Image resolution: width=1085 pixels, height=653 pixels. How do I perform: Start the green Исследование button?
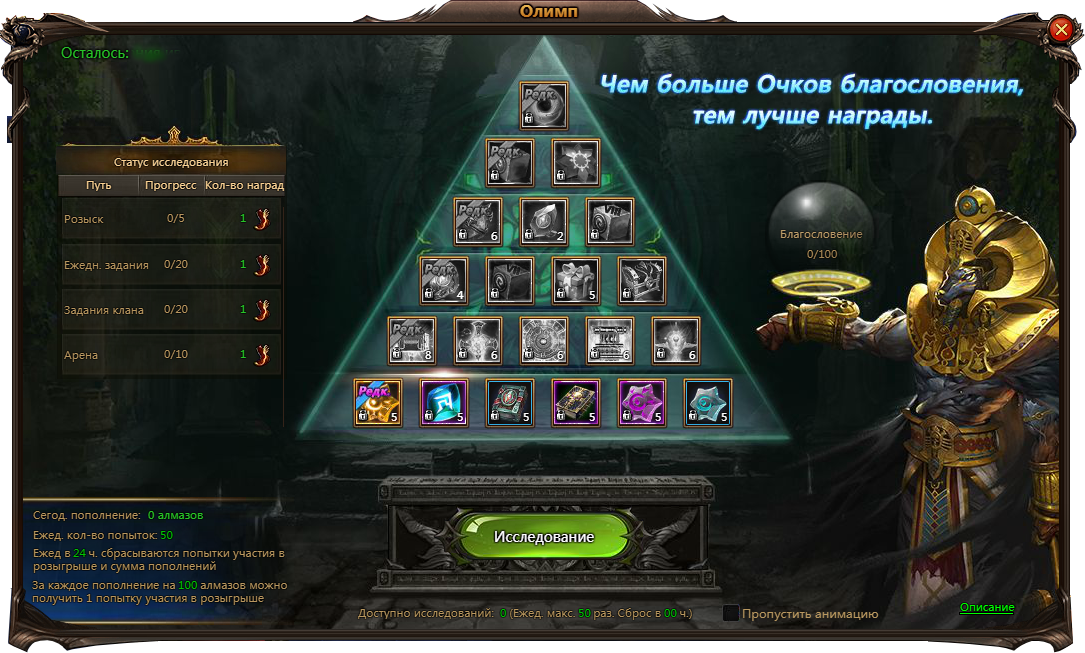[543, 537]
